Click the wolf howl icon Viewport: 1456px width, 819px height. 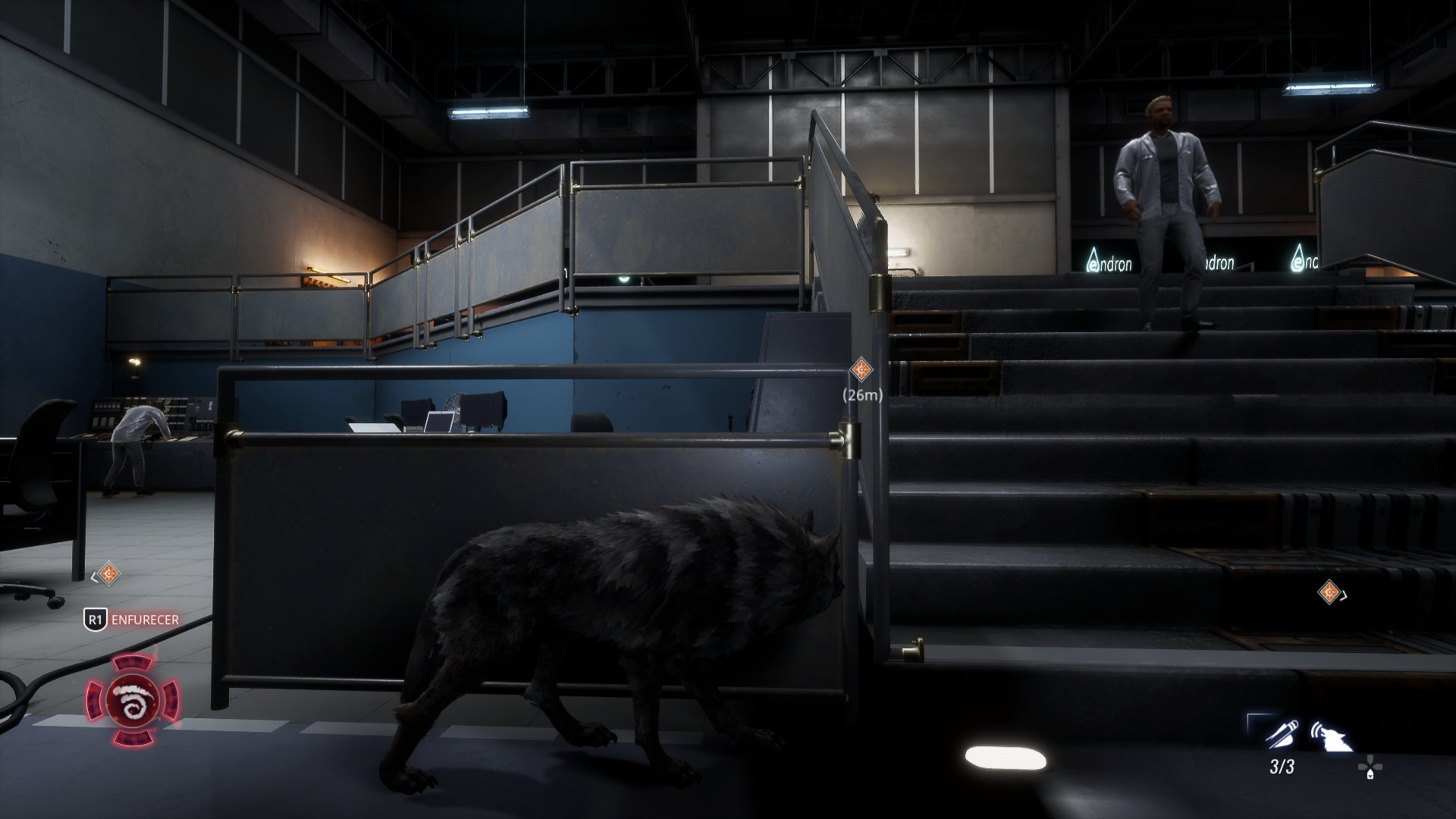pos(1334,735)
